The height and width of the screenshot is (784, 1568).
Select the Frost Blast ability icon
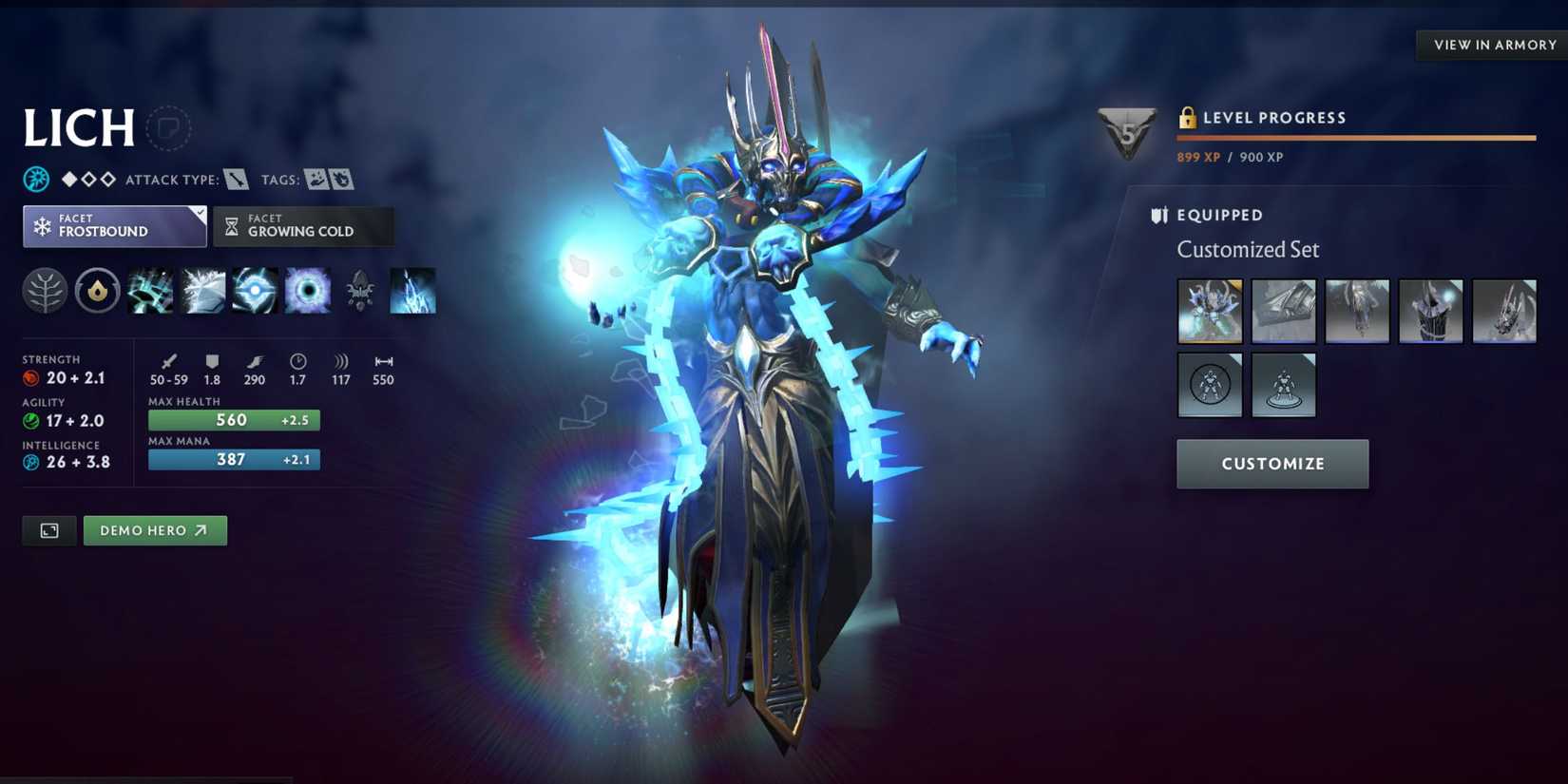(x=151, y=291)
